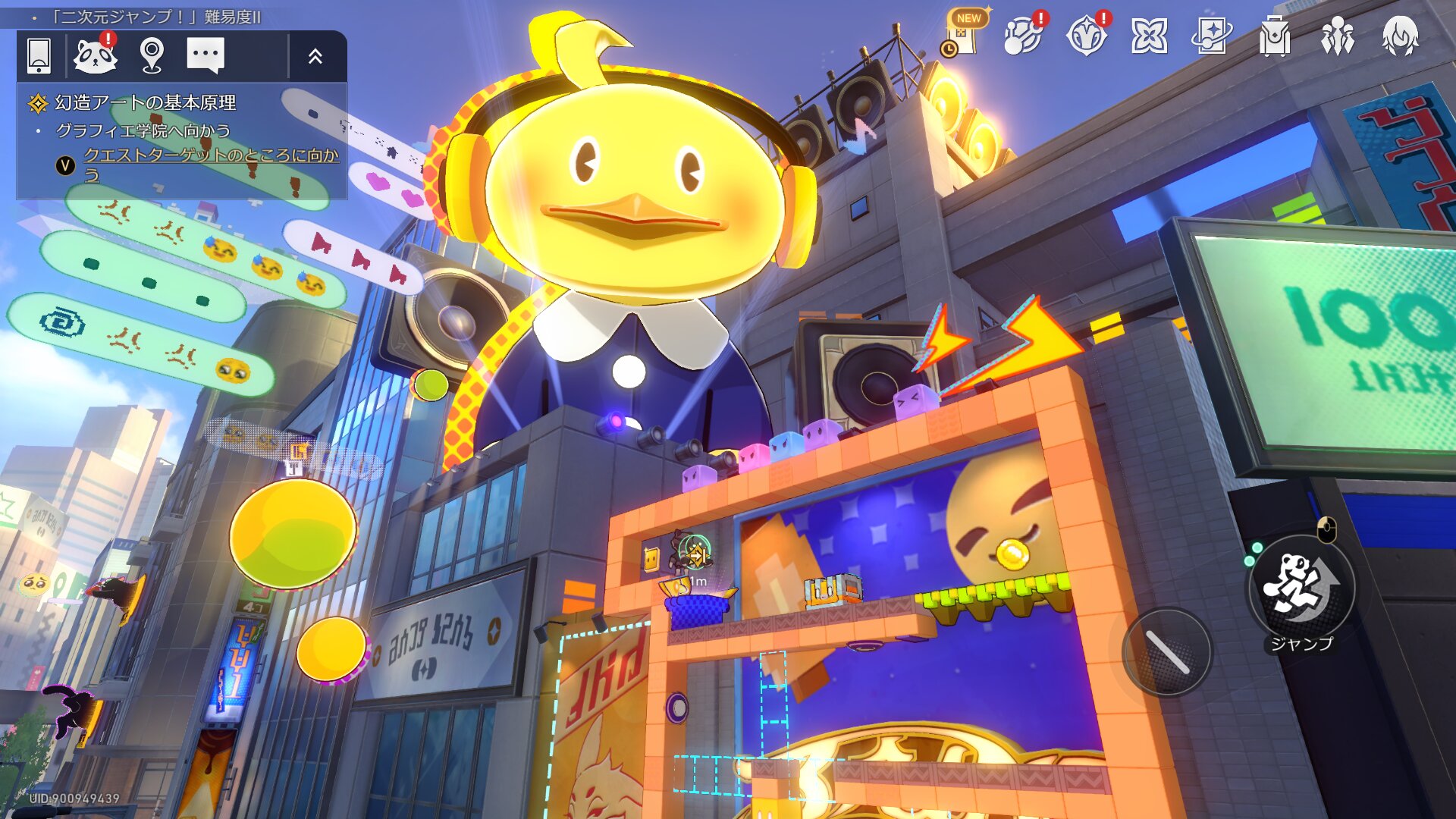Open the phone menu icon

[x=39, y=55]
